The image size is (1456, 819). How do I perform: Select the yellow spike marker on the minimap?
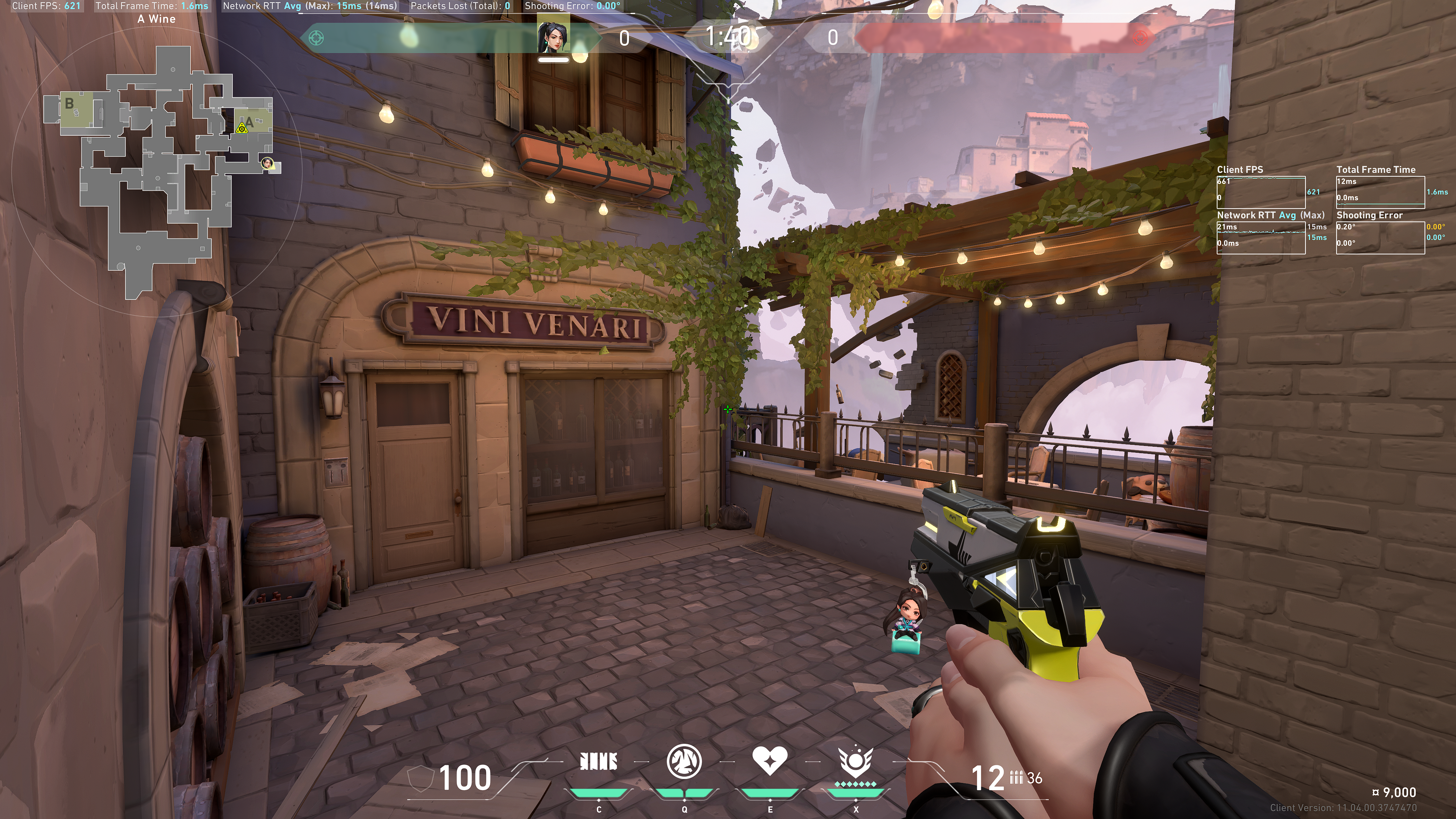click(x=242, y=128)
